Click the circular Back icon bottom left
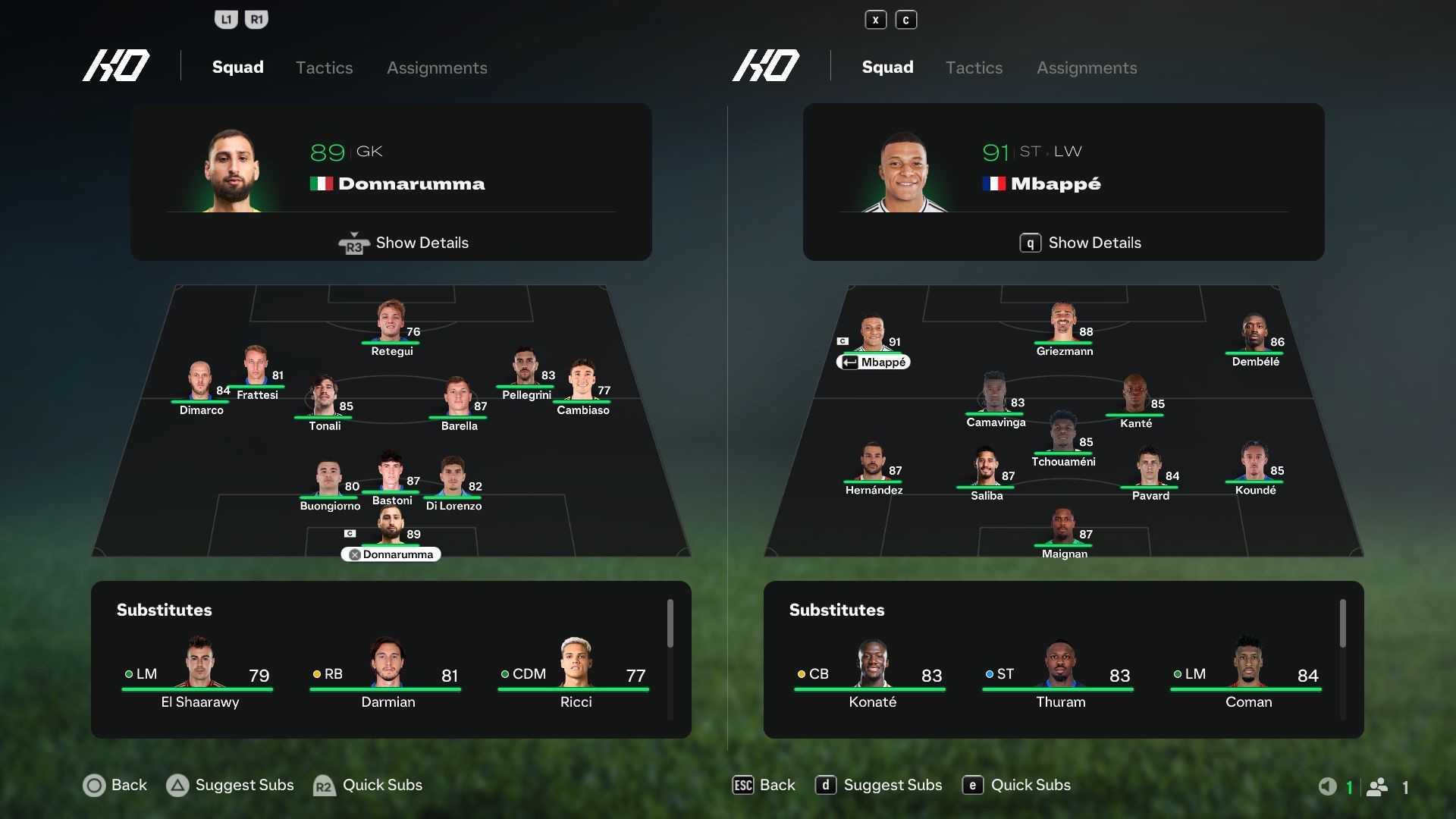Viewport: 1456px width, 819px height. pos(94,786)
